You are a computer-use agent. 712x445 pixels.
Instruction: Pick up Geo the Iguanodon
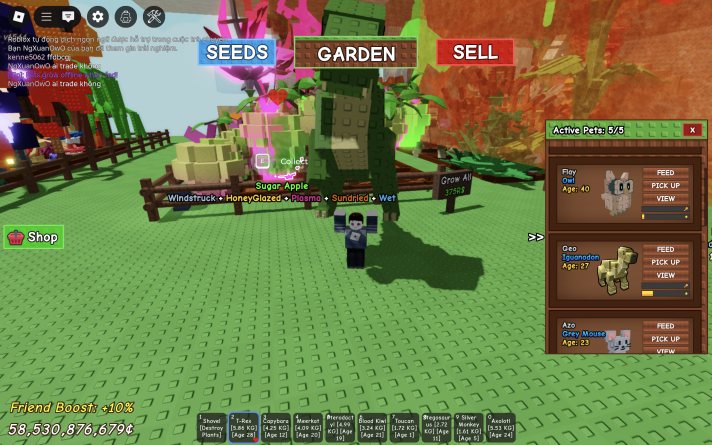665,263
